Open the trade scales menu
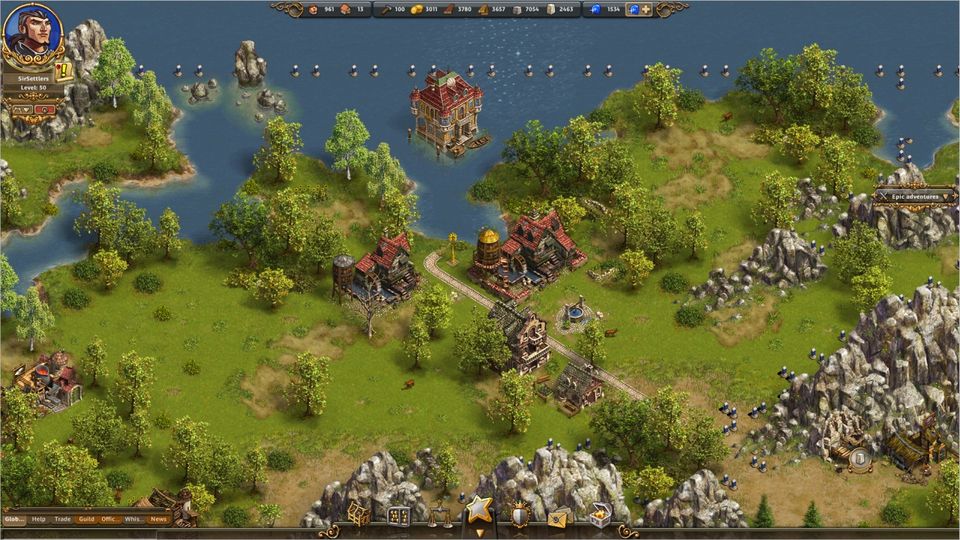Image resolution: width=960 pixels, height=540 pixels. click(x=438, y=517)
